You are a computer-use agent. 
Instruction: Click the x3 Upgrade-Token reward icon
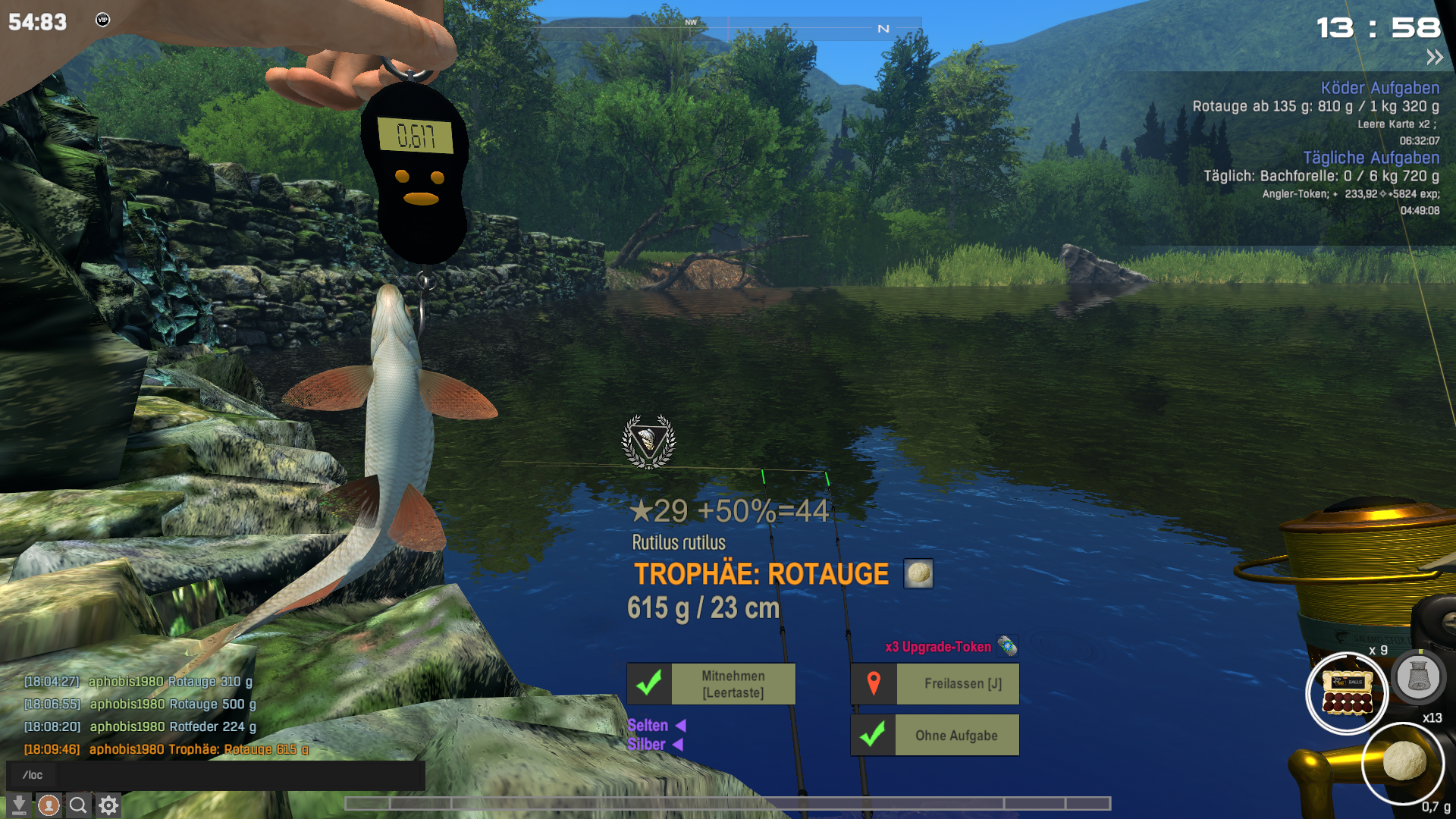[1007, 646]
